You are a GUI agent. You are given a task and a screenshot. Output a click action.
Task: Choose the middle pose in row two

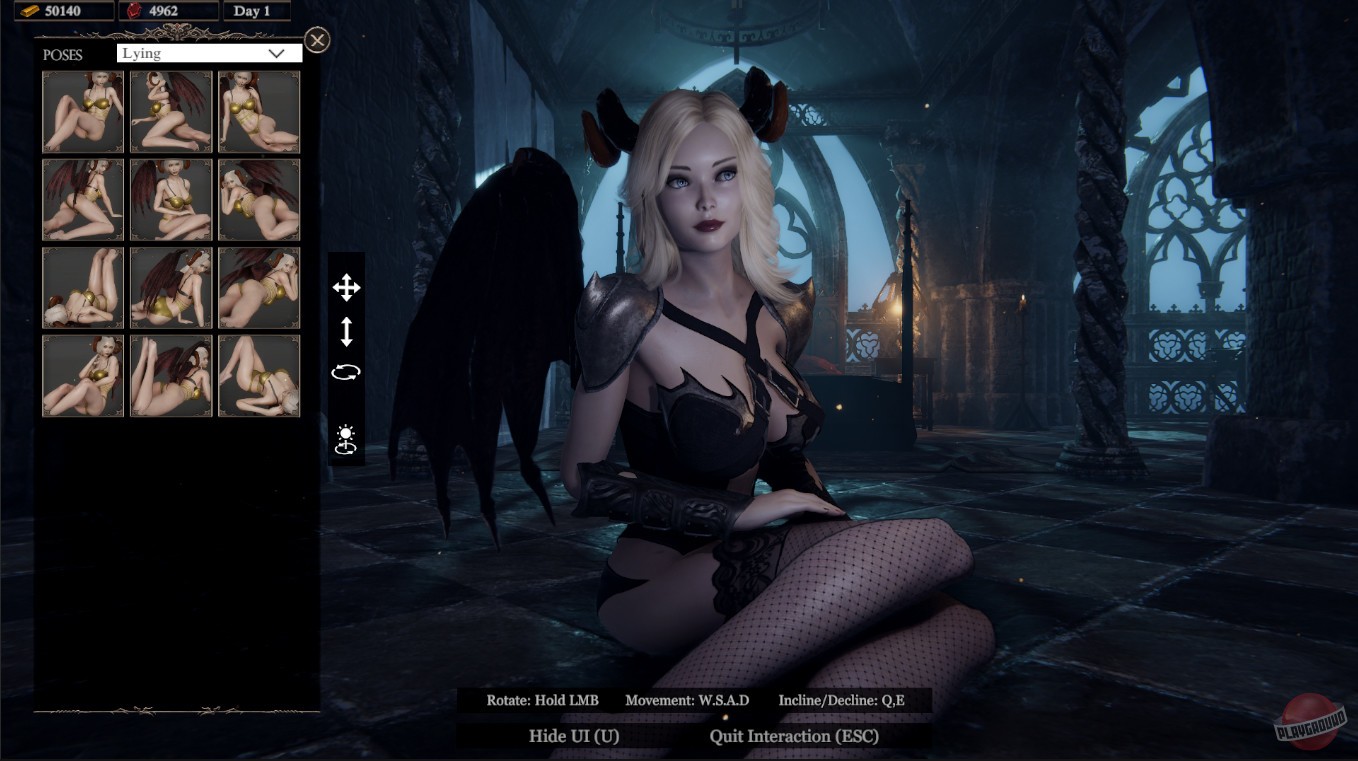click(x=170, y=199)
